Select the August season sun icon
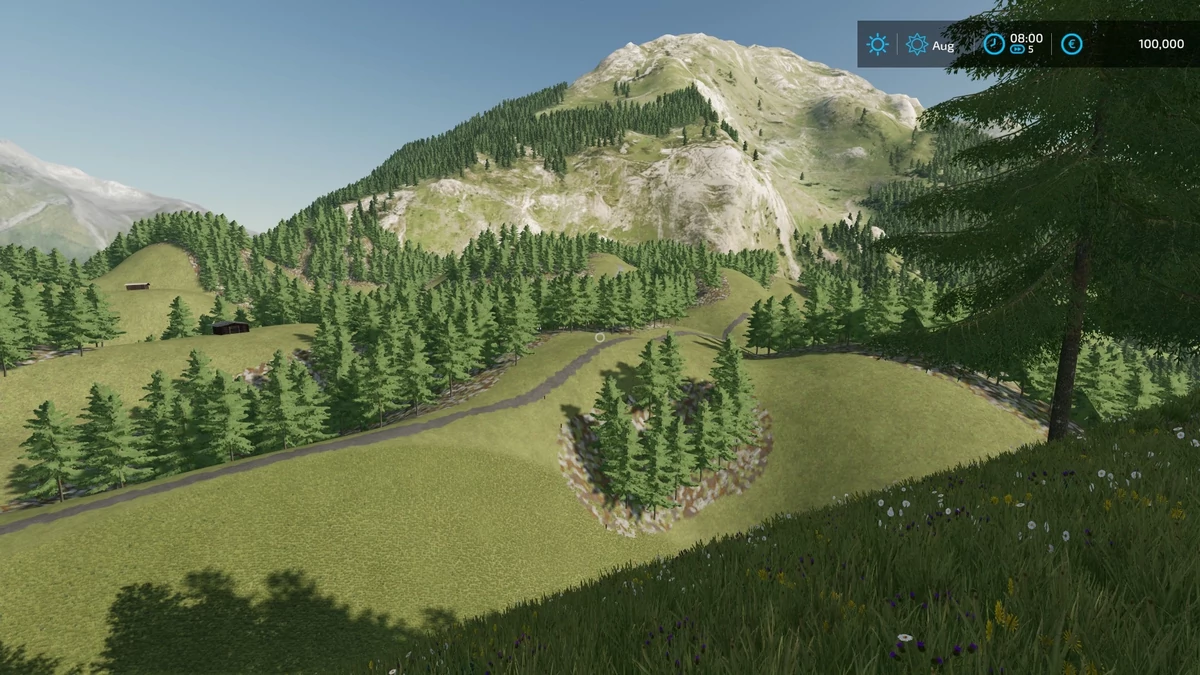The height and width of the screenshot is (675, 1200). [916, 44]
